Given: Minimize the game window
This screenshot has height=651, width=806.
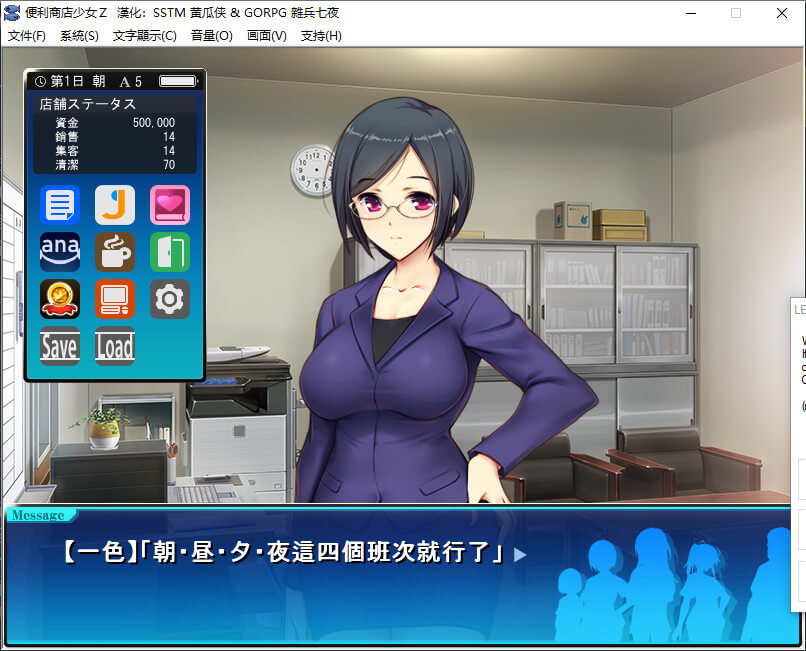Looking at the screenshot, I should coord(690,13).
